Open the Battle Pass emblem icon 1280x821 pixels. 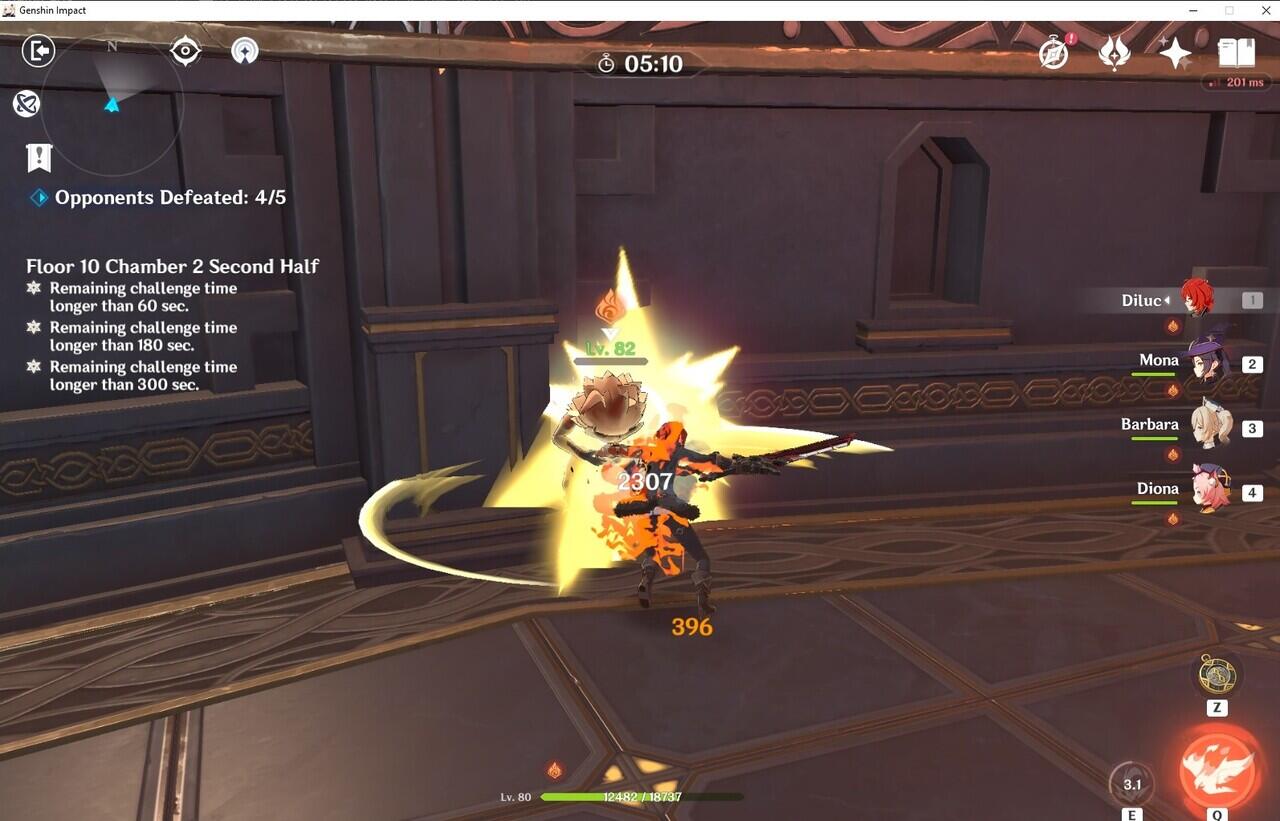pyautogui.click(x=1114, y=52)
